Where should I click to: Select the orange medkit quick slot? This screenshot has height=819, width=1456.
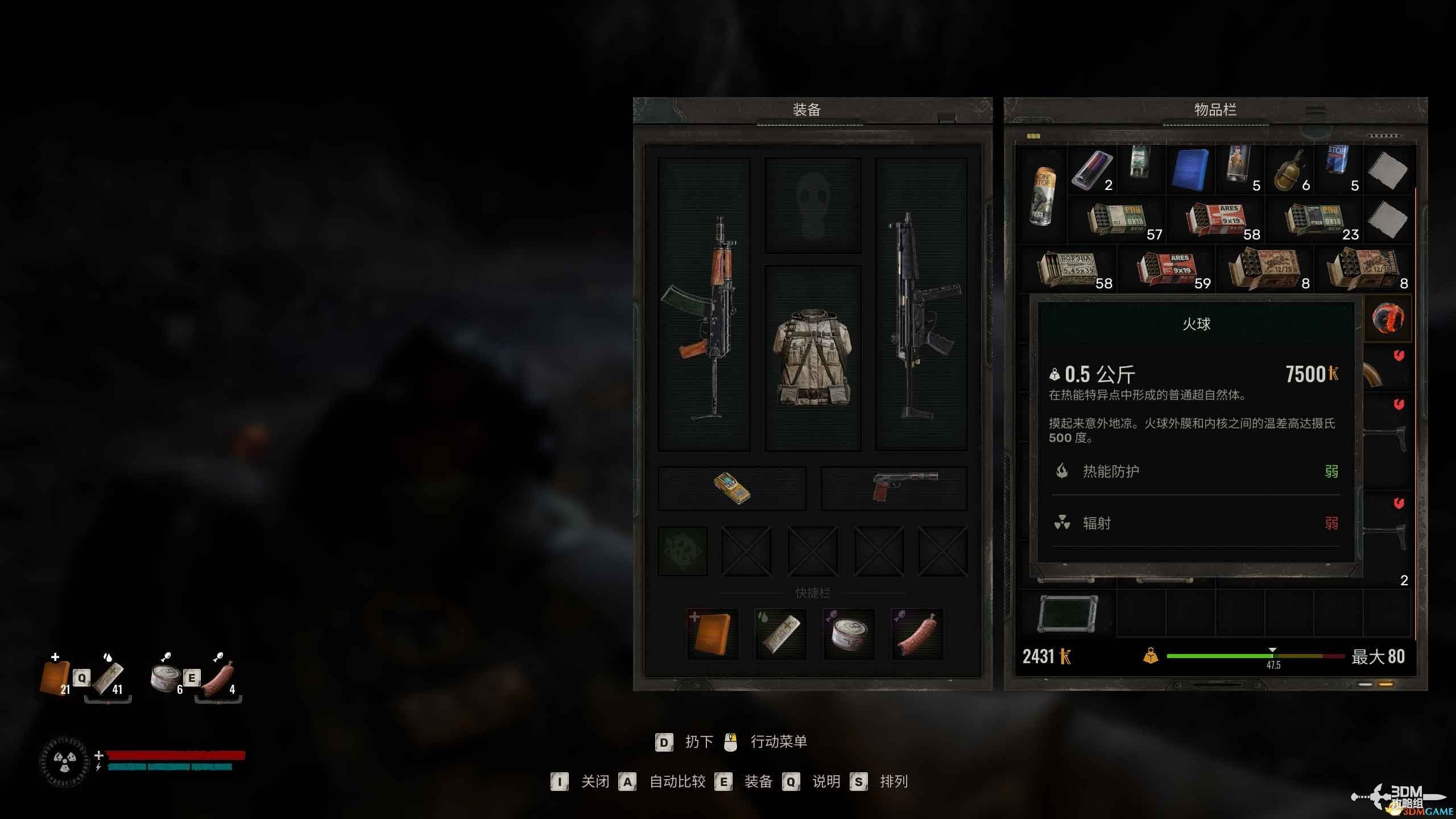pyautogui.click(x=712, y=634)
